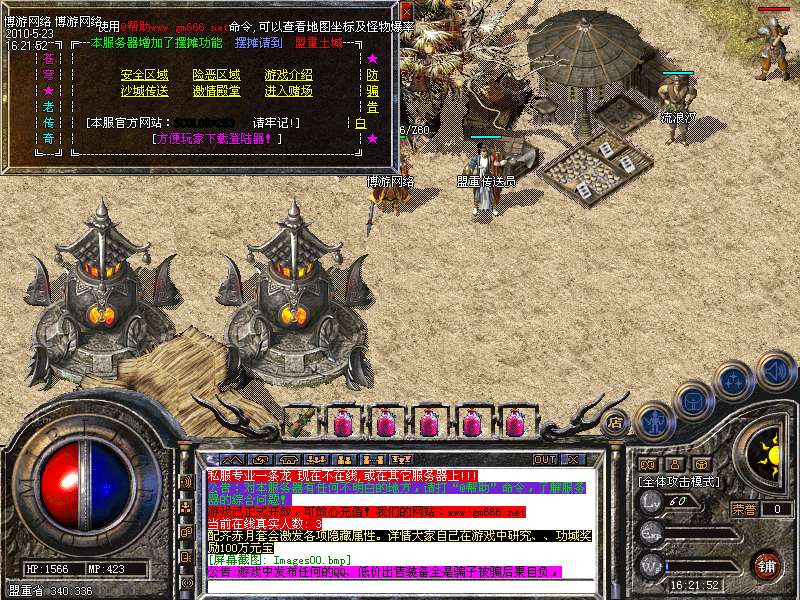Open the character status round button
The height and width of the screenshot is (600, 800).
pyautogui.click(x=654, y=420)
